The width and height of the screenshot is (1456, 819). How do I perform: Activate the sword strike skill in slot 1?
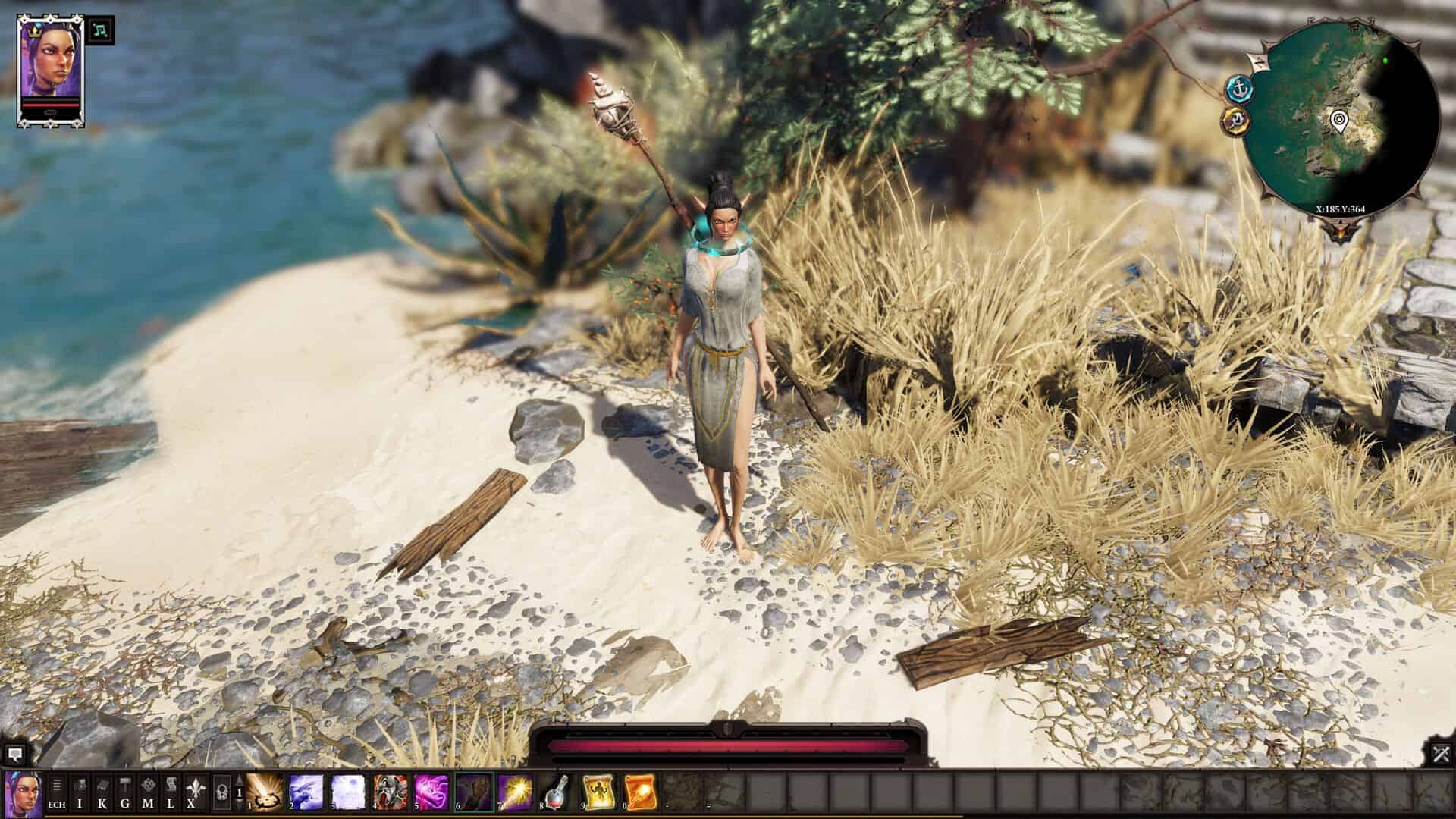click(x=265, y=792)
